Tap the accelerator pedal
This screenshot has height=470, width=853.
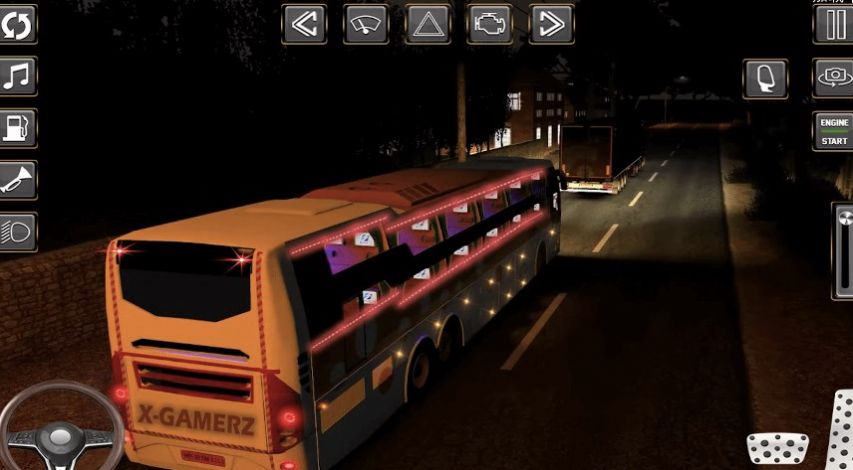coord(840,432)
